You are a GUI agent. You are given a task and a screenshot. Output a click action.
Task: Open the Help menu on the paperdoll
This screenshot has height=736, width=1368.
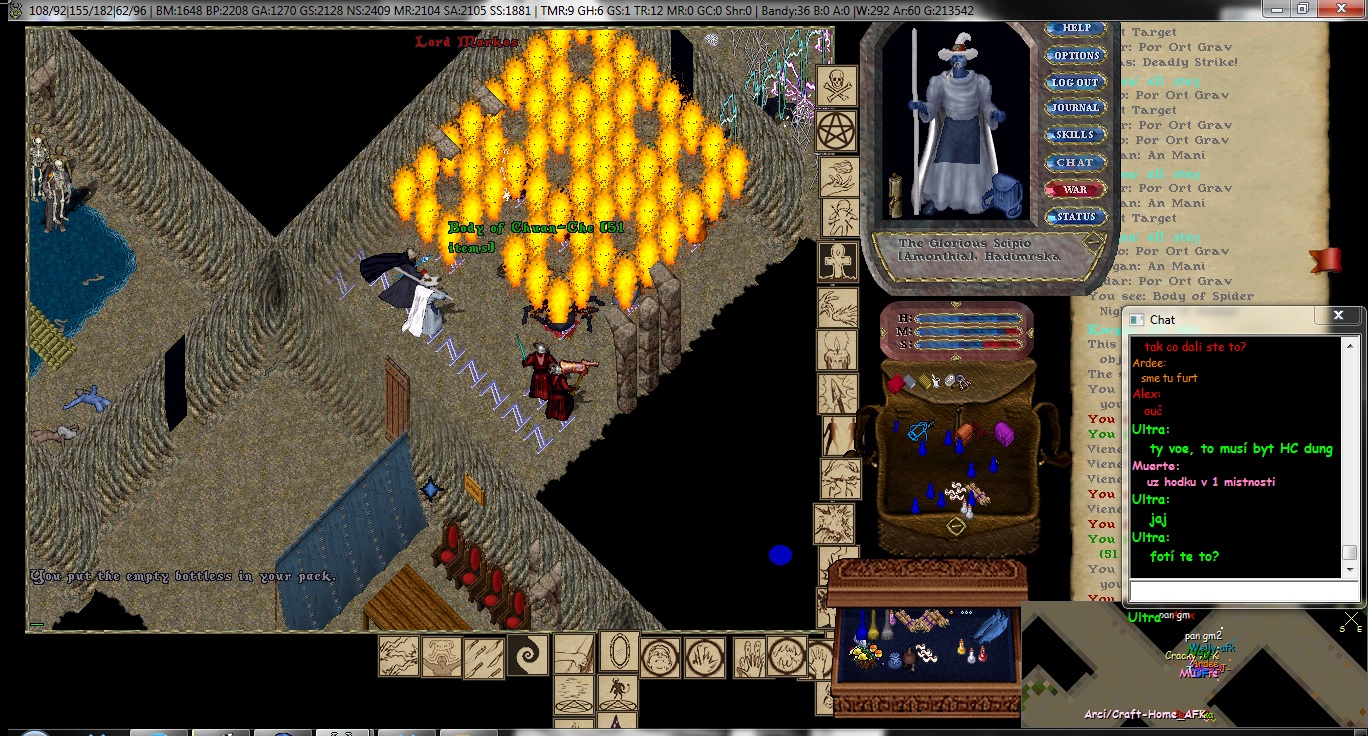[1076, 29]
